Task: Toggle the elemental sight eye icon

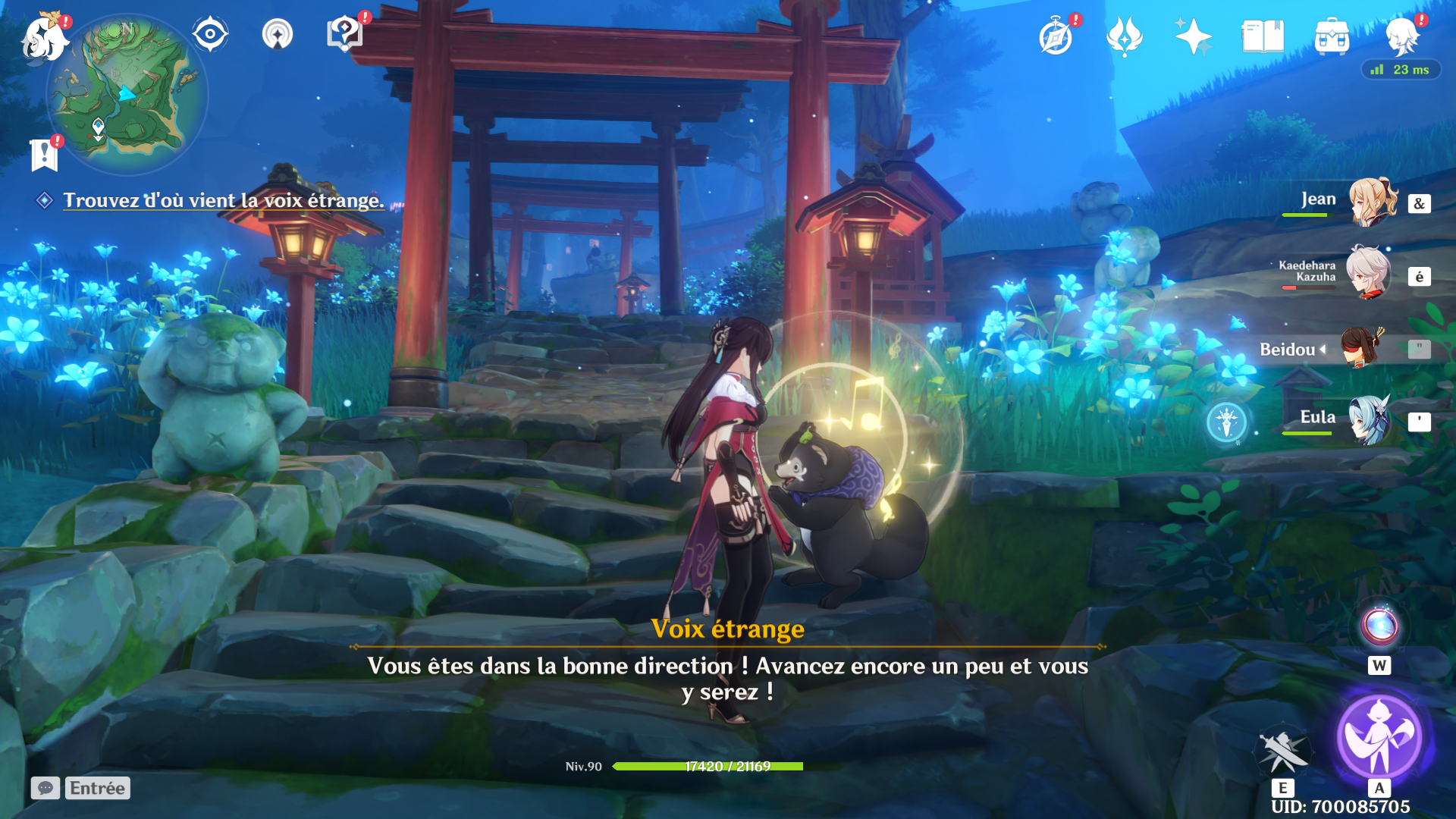Action: [x=210, y=35]
